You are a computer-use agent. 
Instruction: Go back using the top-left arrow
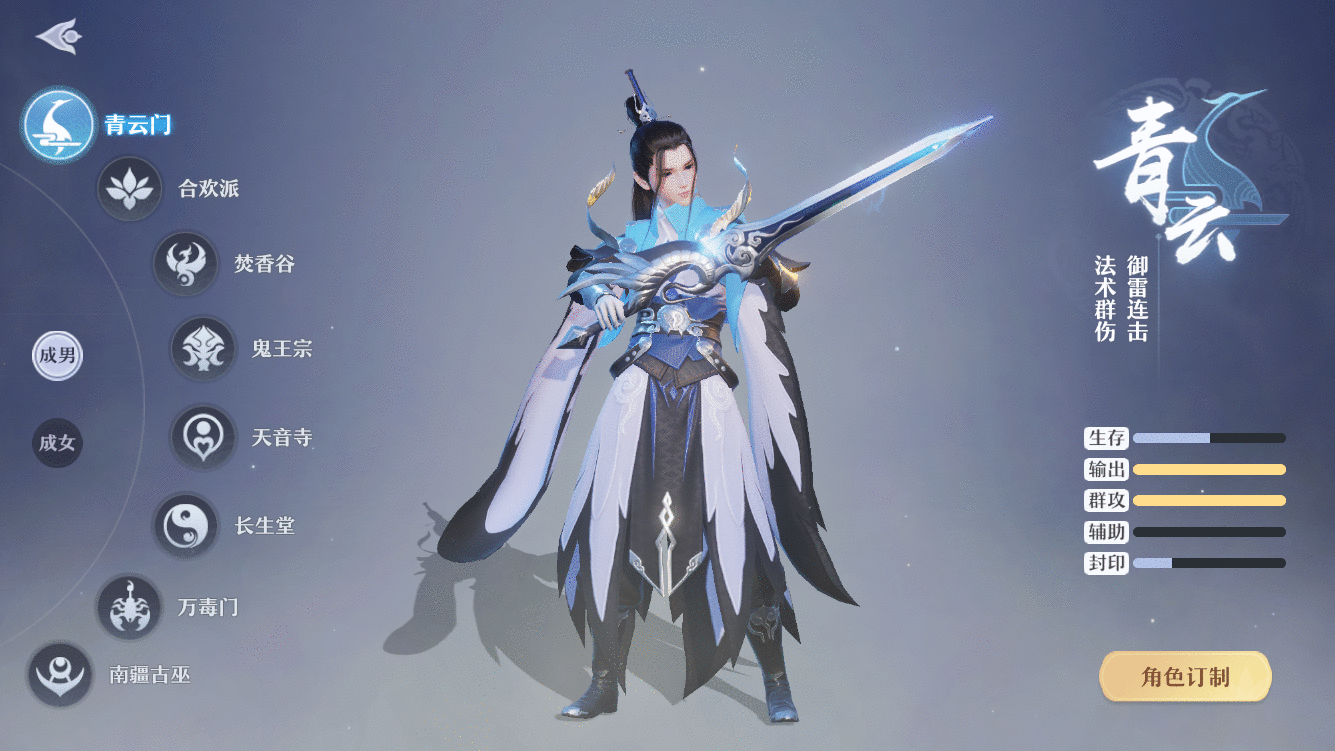(x=58, y=37)
